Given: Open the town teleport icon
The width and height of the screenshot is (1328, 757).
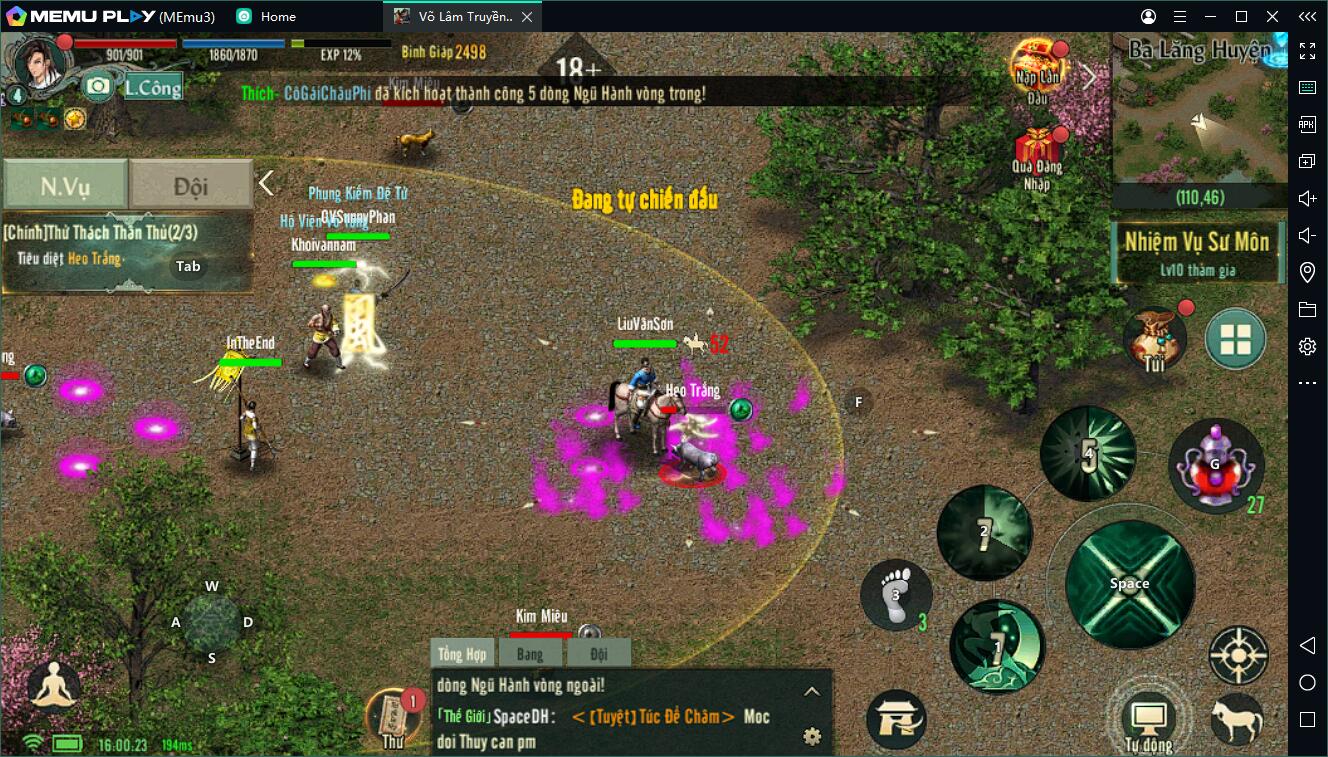Looking at the screenshot, I should (x=896, y=718).
